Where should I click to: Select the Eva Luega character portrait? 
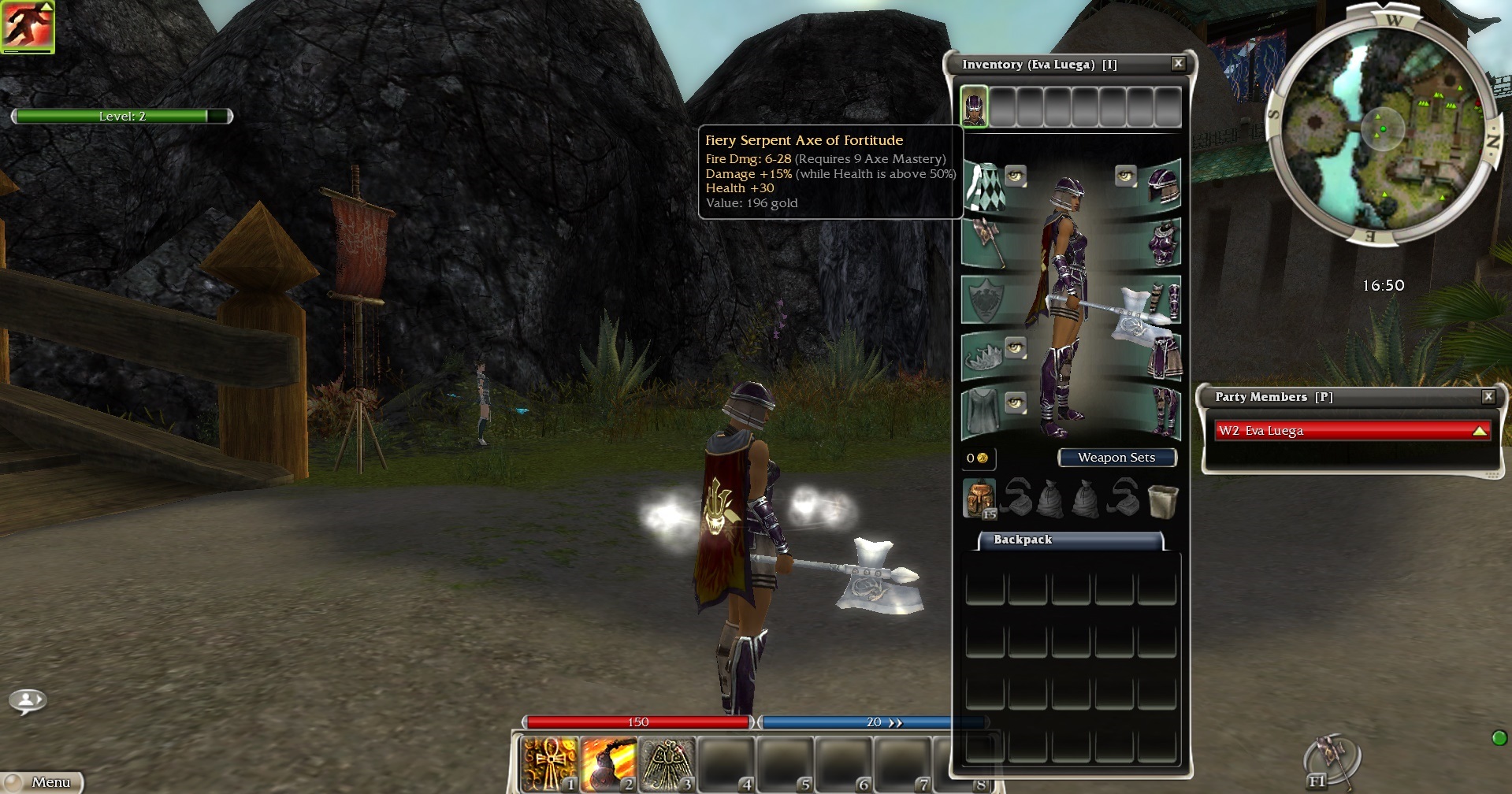pos(975,106)
